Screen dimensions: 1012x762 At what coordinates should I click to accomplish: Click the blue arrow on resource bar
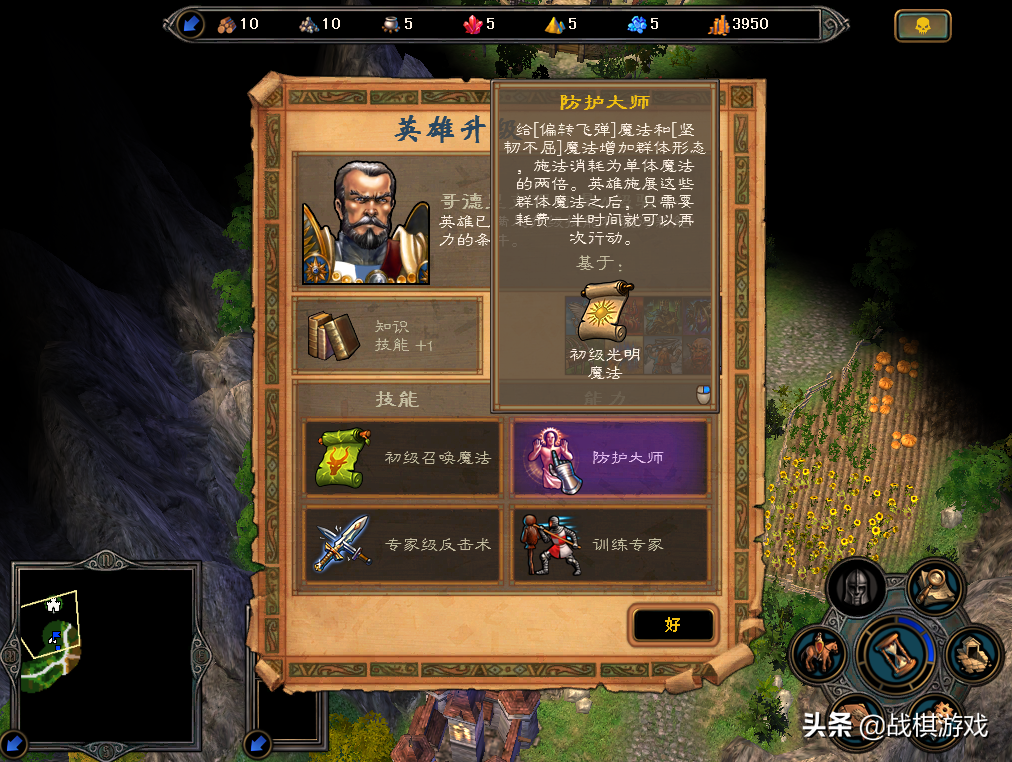click(x=192, y=23)
